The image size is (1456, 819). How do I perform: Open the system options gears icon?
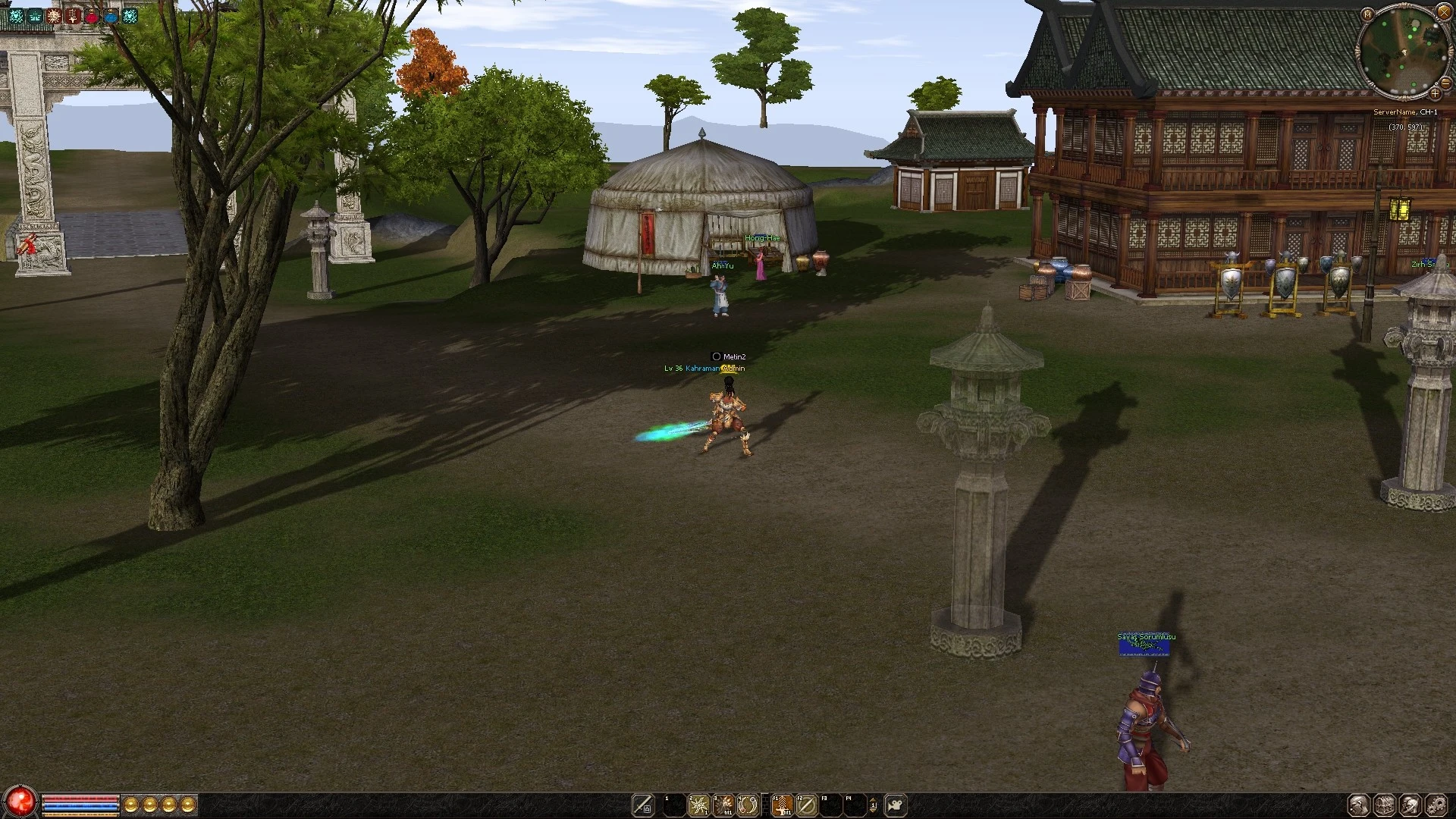click(x=1436, y=805)
